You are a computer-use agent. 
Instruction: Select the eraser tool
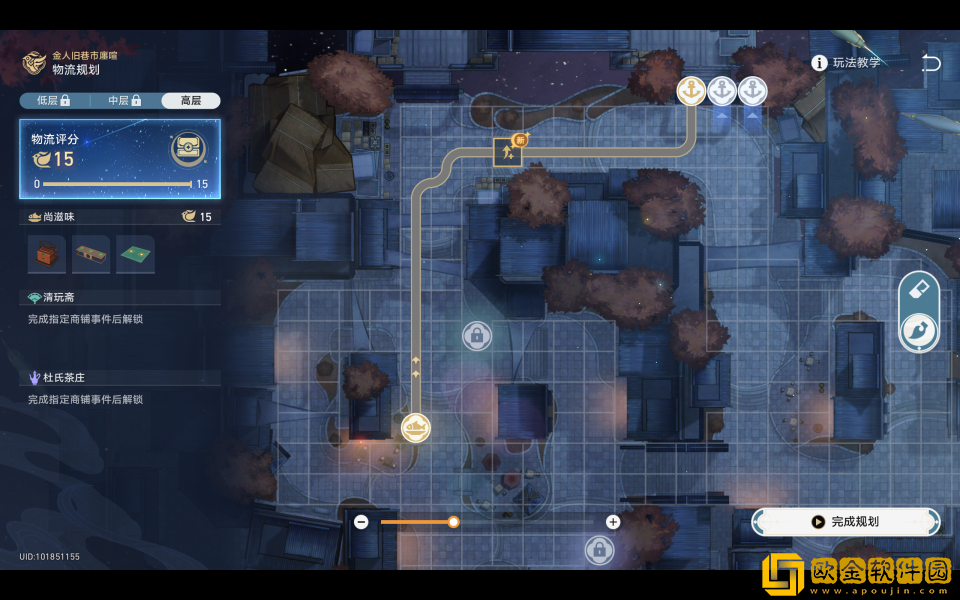[x=919, y=290]
